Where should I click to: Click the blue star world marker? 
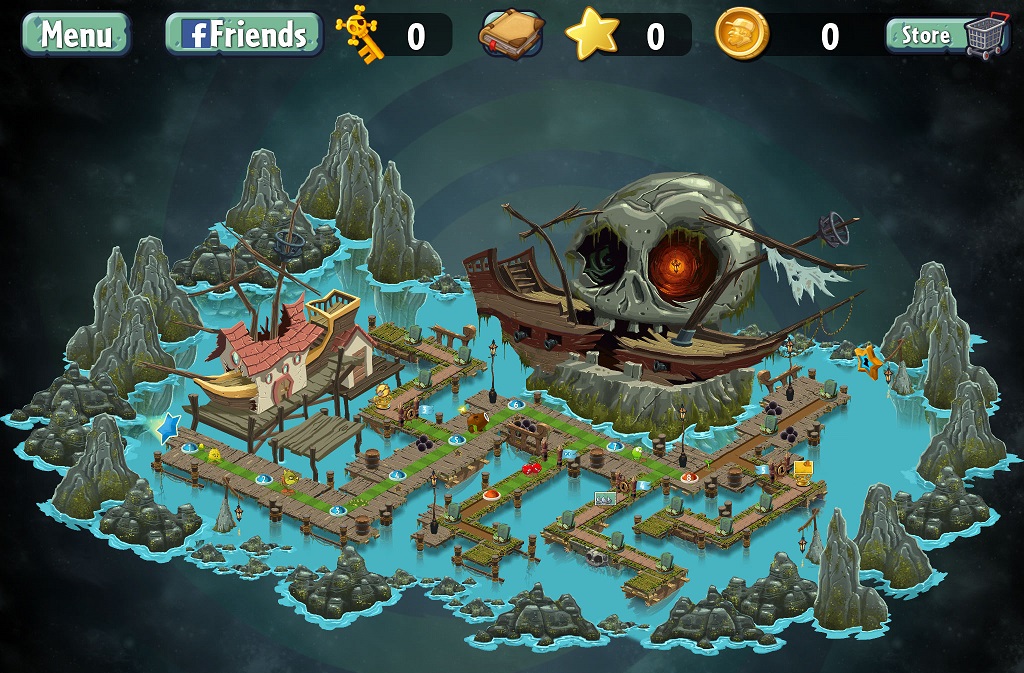(x=168, y=428)
